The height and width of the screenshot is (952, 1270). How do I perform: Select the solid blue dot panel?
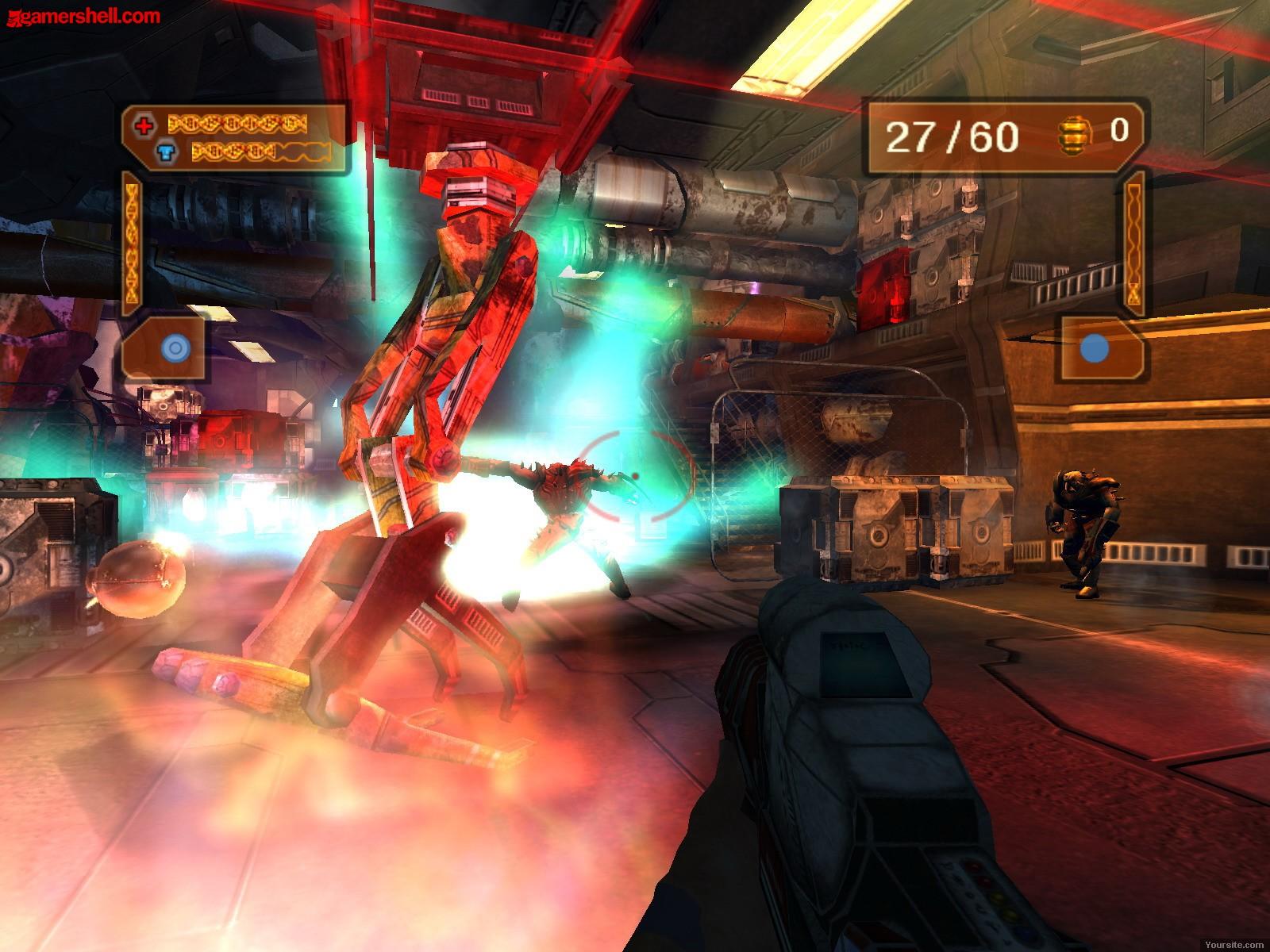tap(1096, 348)
